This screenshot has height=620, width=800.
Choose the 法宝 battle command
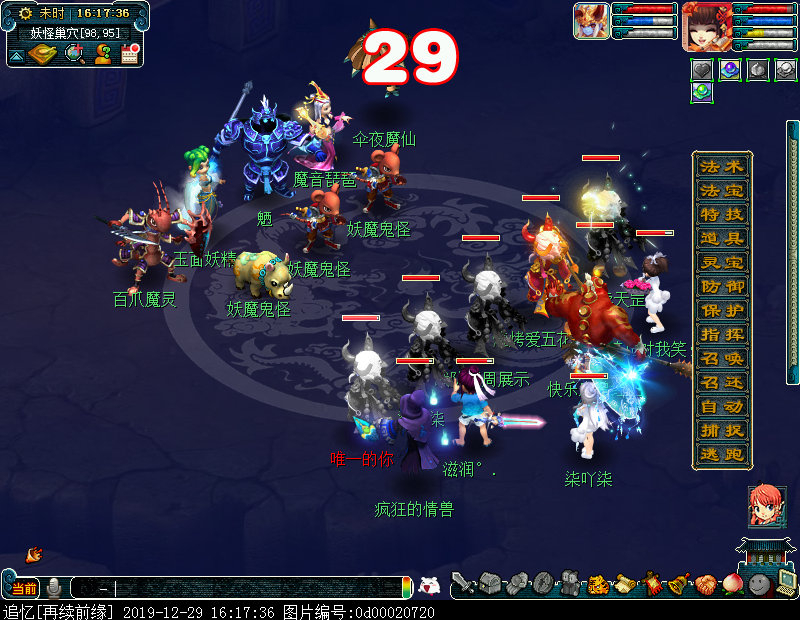721,190
